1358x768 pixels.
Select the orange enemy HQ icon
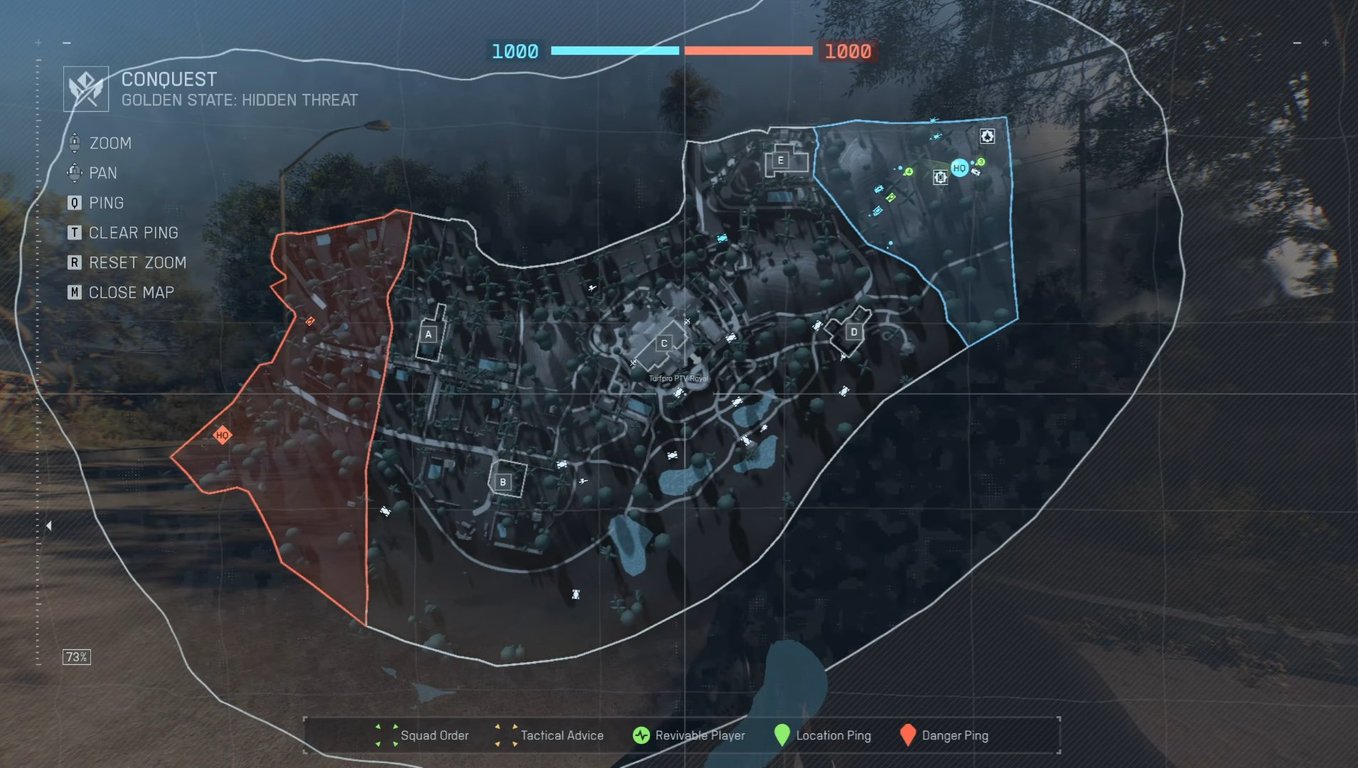pyautogui.click(x=221, y=434)
